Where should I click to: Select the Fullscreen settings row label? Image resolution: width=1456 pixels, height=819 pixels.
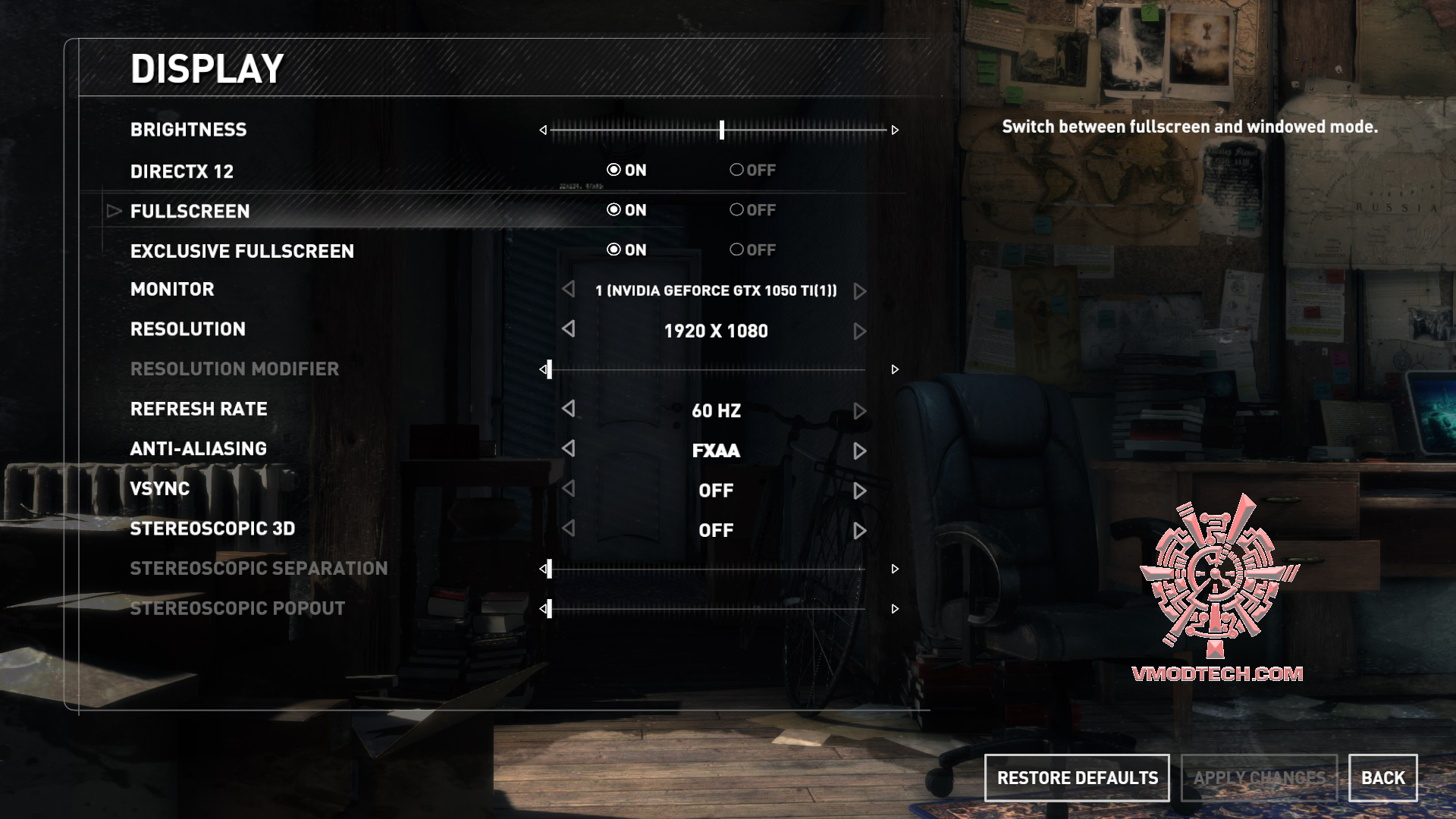click(x=190, y=212)
